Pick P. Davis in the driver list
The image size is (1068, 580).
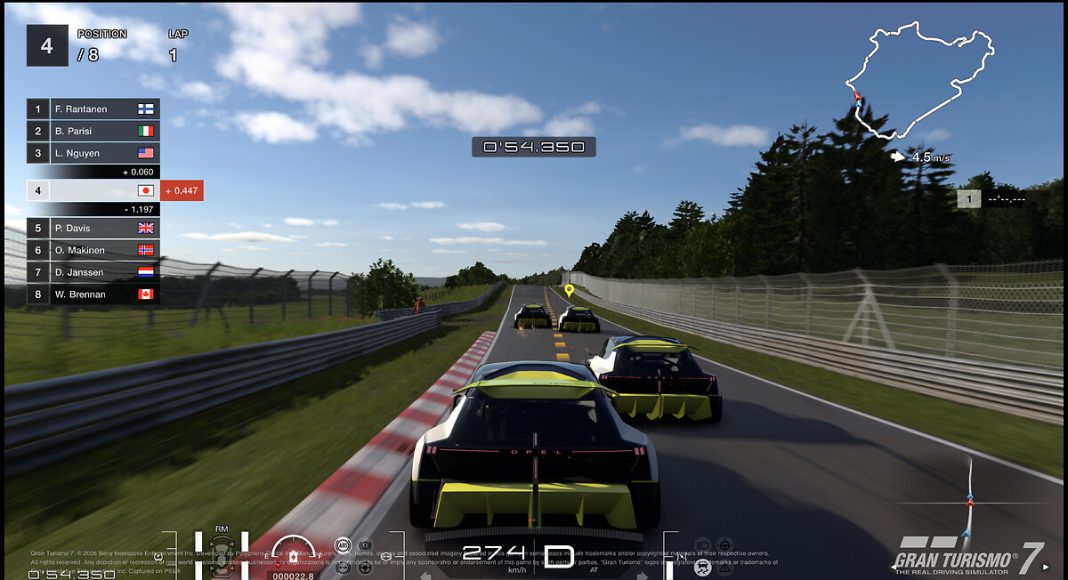93,228
